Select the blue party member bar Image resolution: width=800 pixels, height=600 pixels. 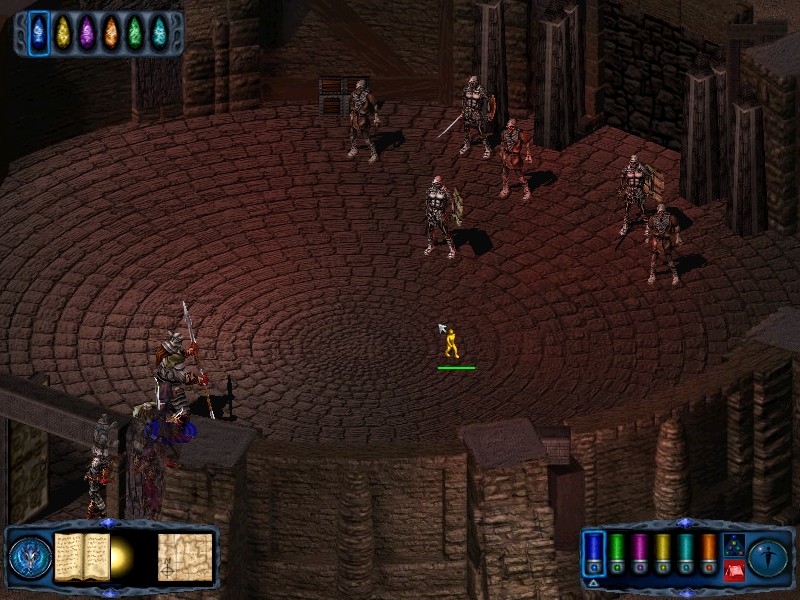pos(594,553)
